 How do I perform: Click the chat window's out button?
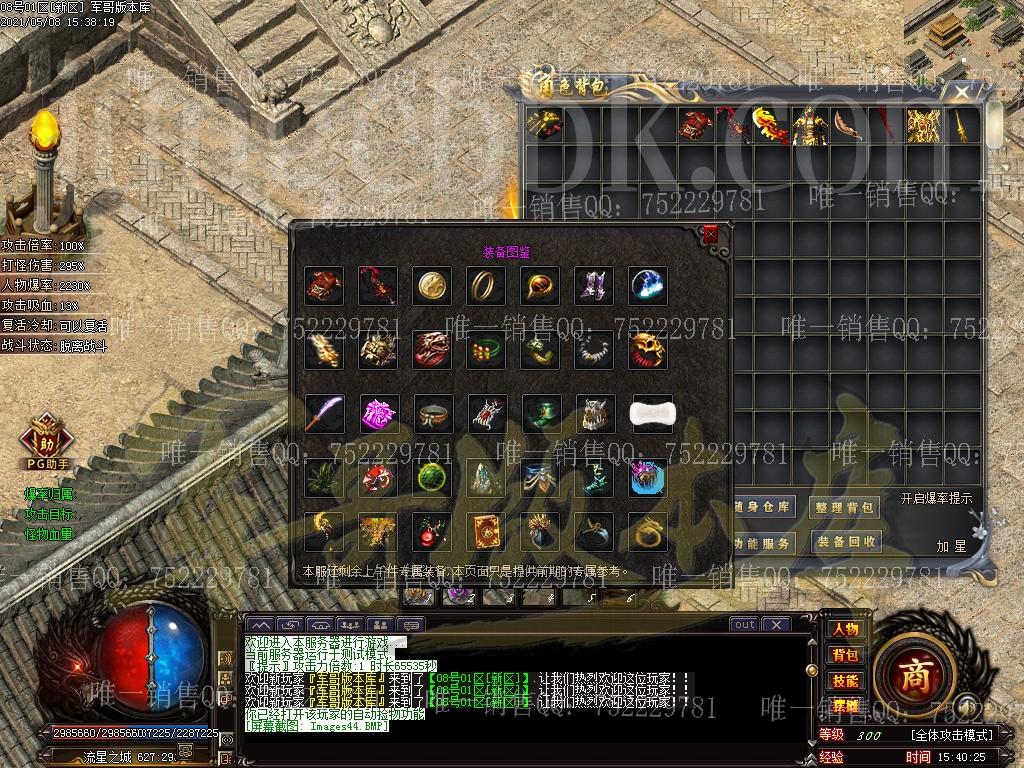743,625
